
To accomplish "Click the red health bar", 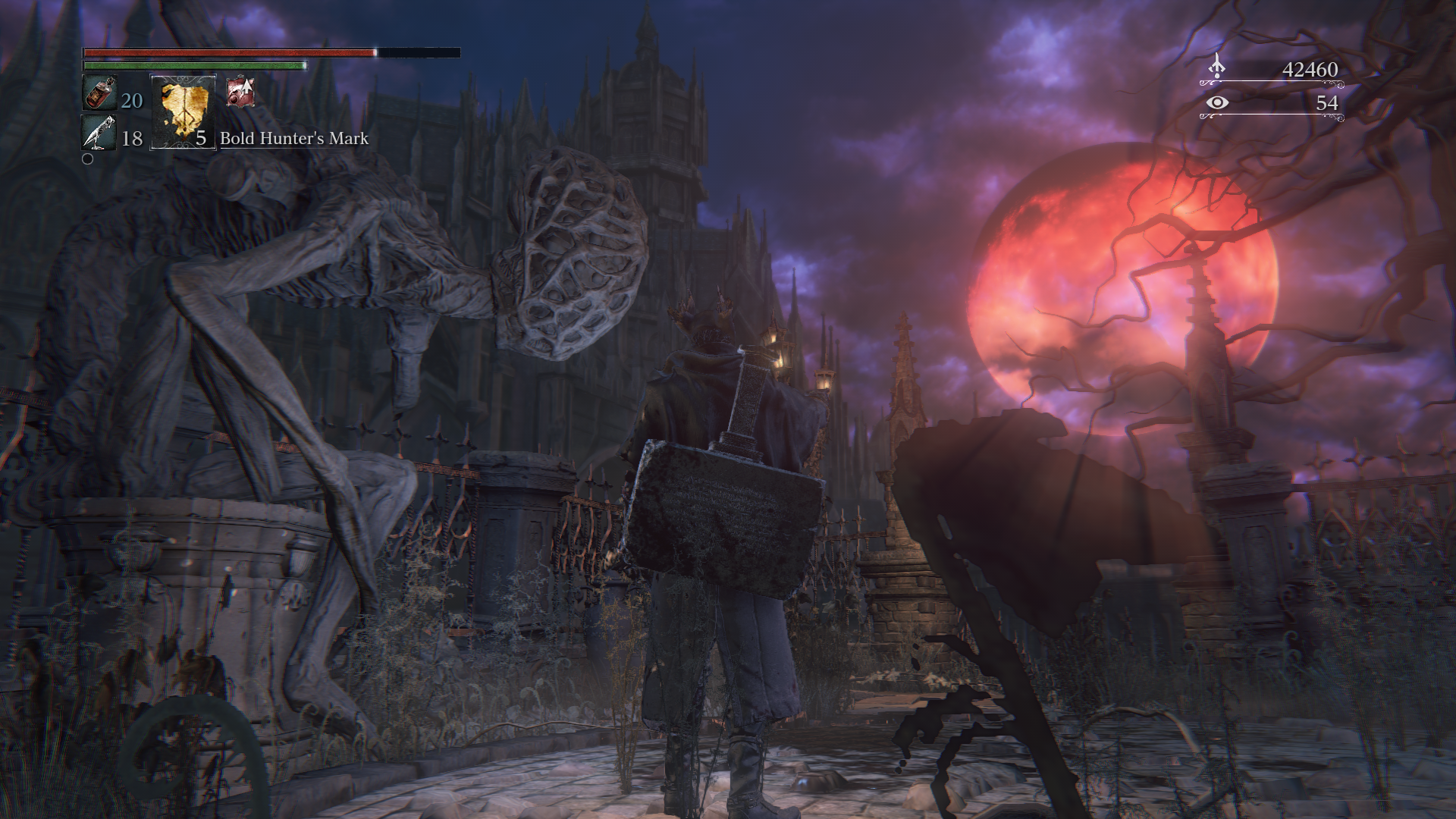I will click(227, 53).
